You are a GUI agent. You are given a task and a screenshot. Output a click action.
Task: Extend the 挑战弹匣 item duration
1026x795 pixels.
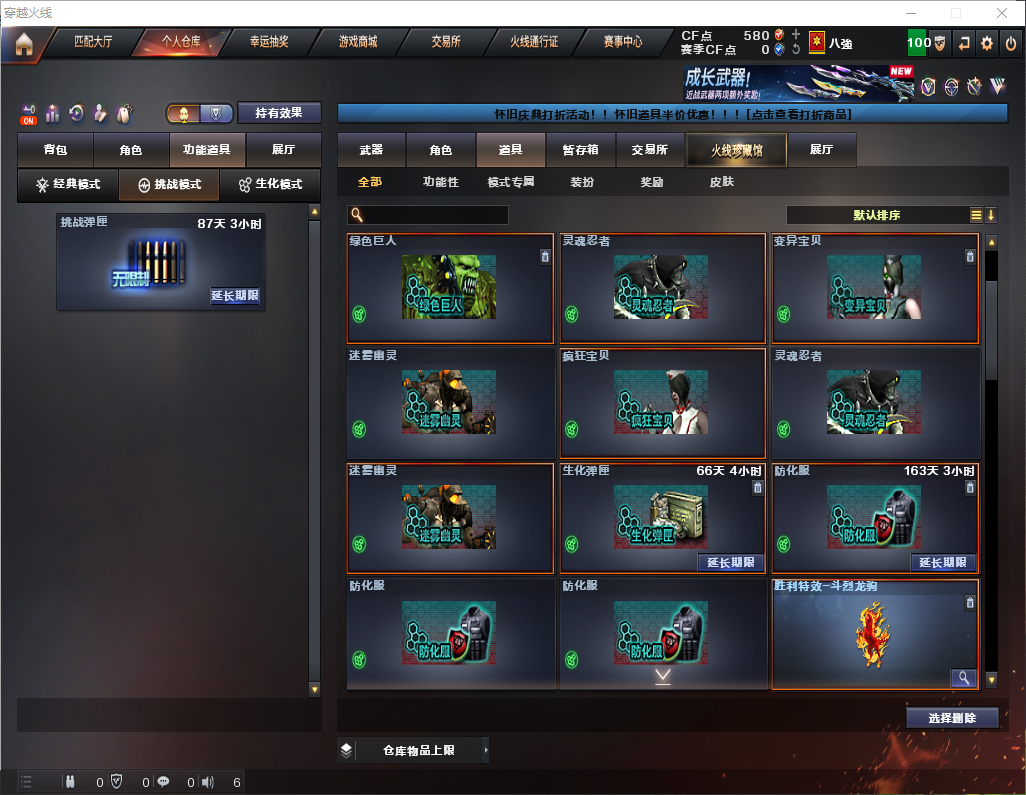pos(235,296)
